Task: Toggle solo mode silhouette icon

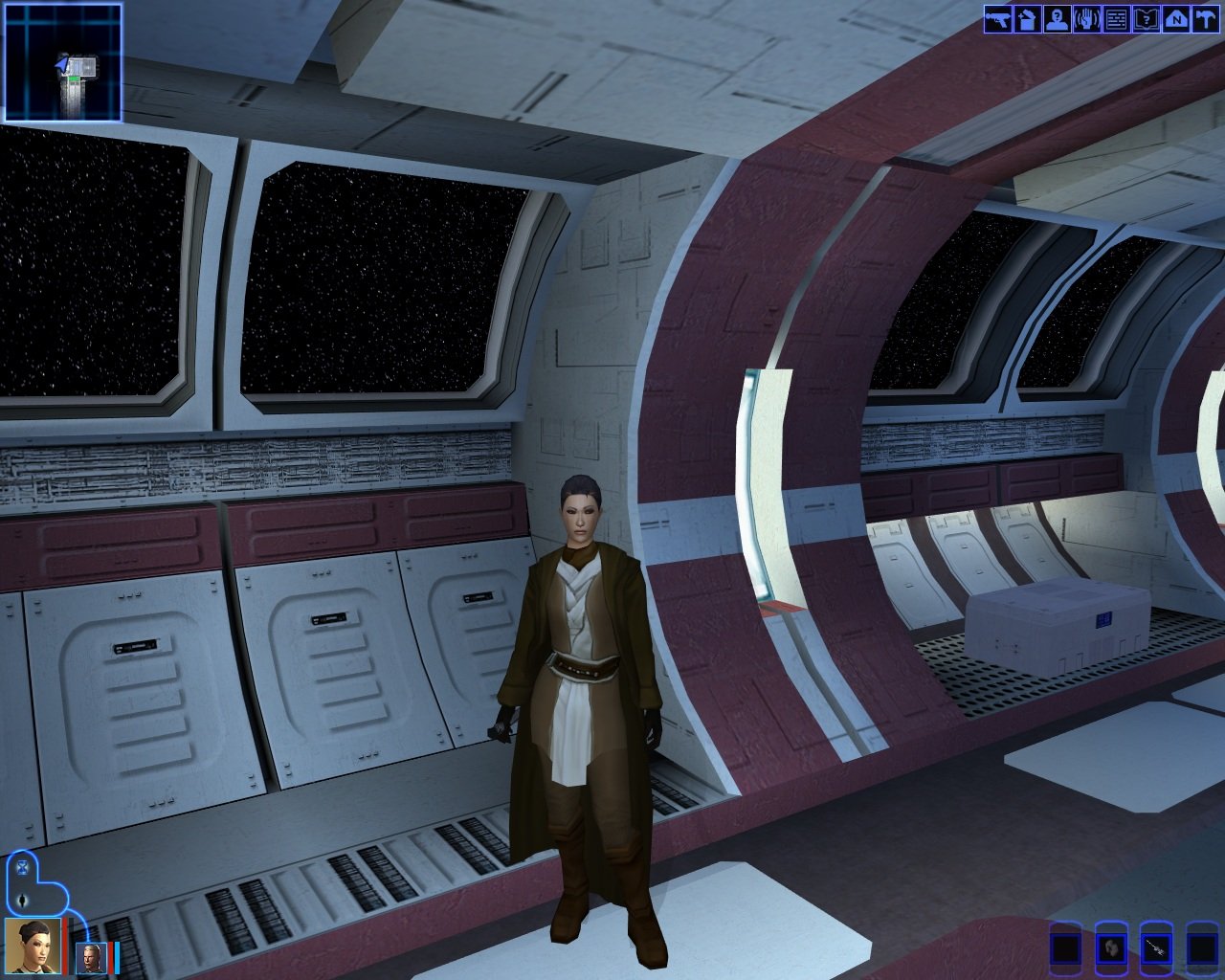Action: [22, 900]
